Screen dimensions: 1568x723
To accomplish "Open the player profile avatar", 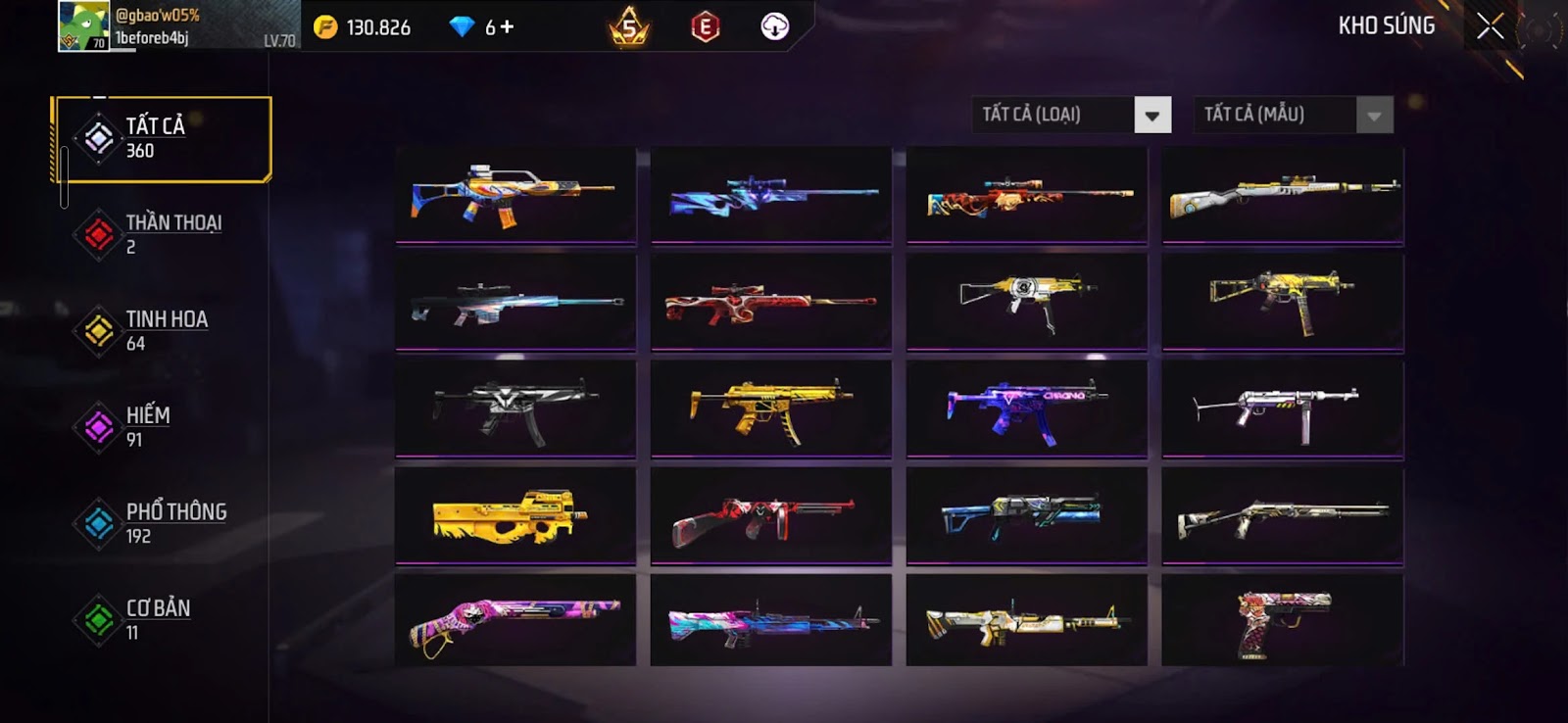I will click(84, 26).
